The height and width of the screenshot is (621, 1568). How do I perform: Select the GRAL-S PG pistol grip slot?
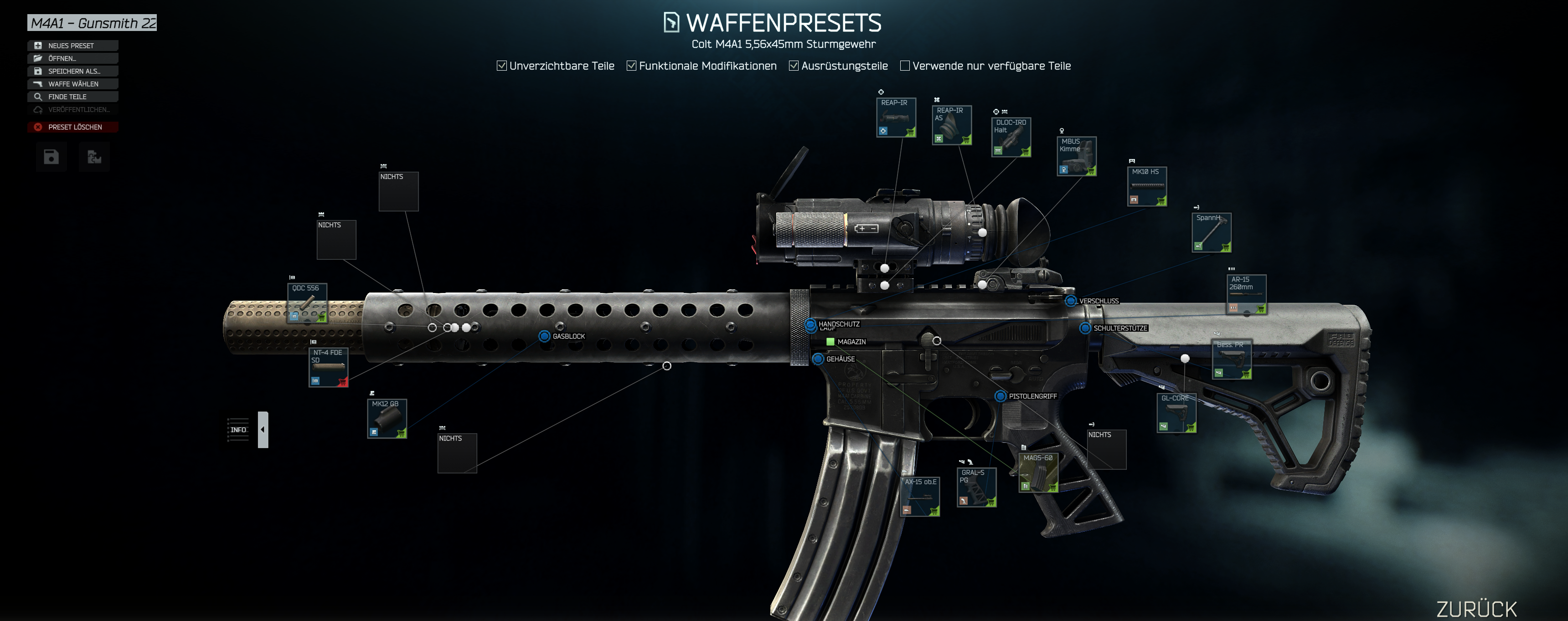[976, 487]
